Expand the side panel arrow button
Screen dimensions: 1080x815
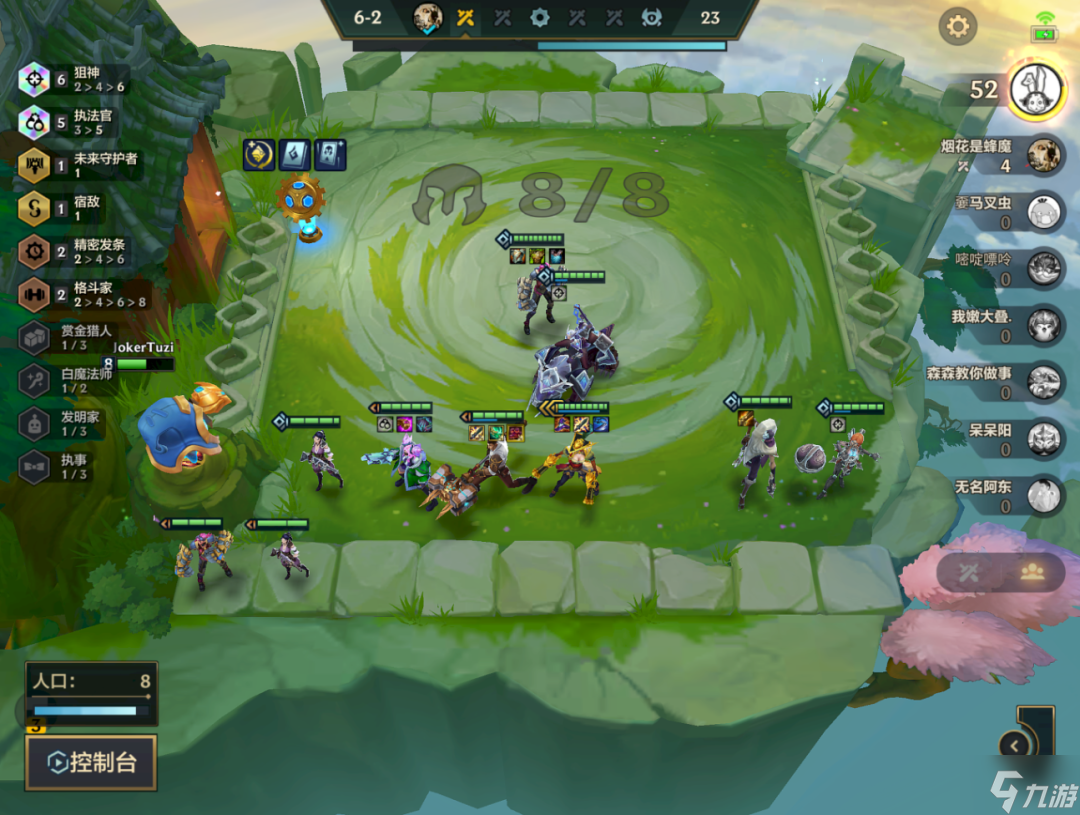tap(1015, 745)
